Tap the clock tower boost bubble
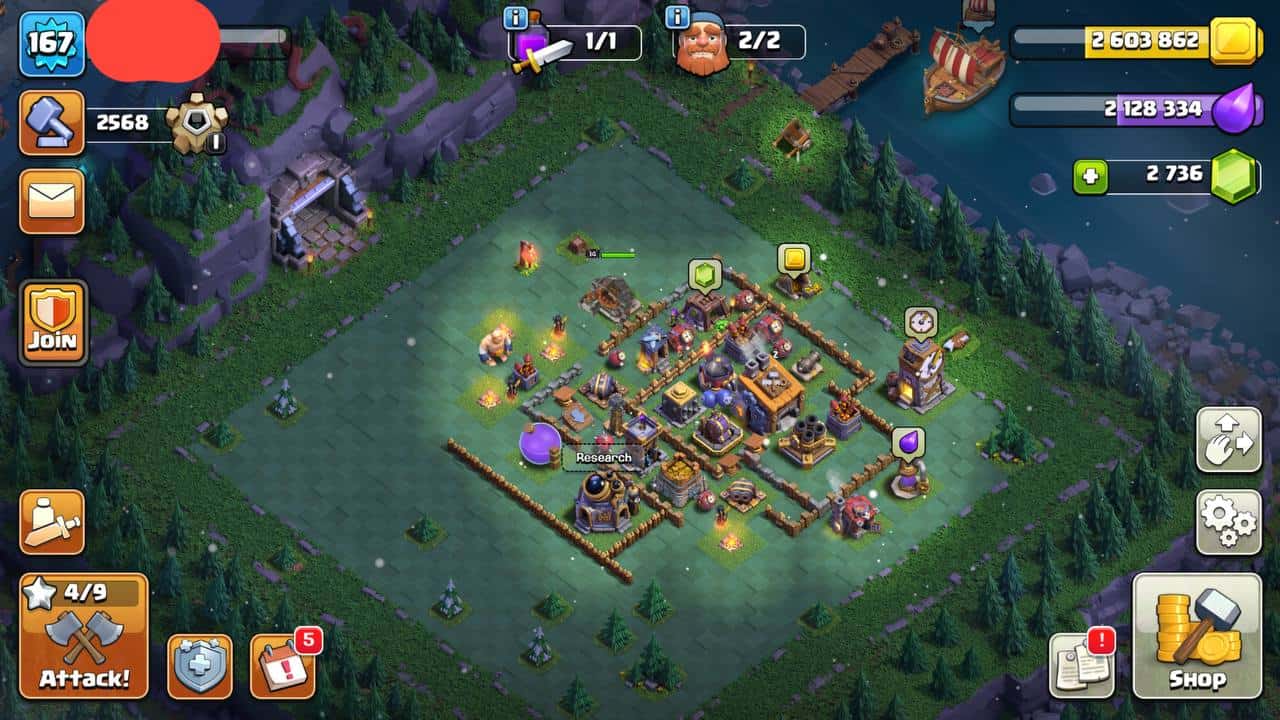 pyautogui.click(x=921, y=322)
